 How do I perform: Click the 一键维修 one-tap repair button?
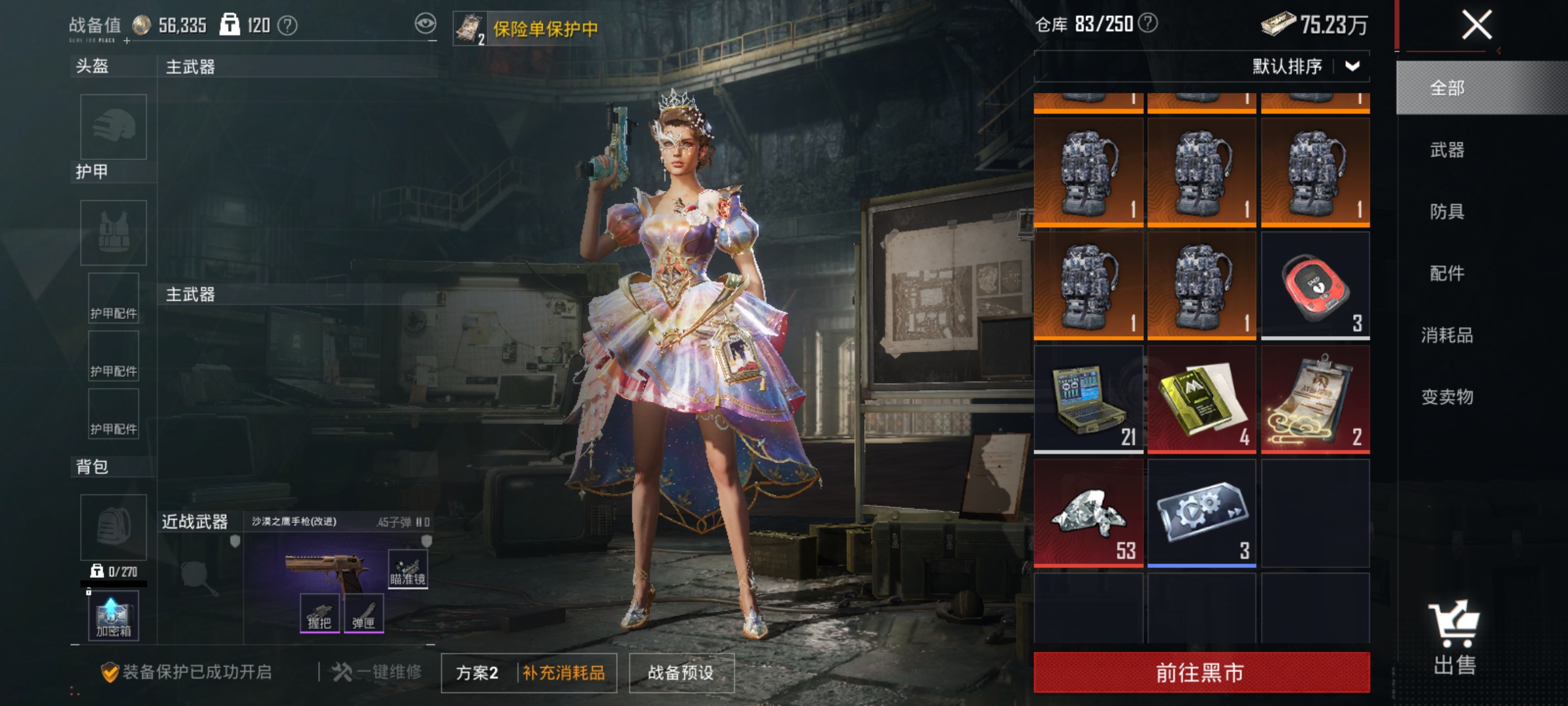(x=377, y=672)
